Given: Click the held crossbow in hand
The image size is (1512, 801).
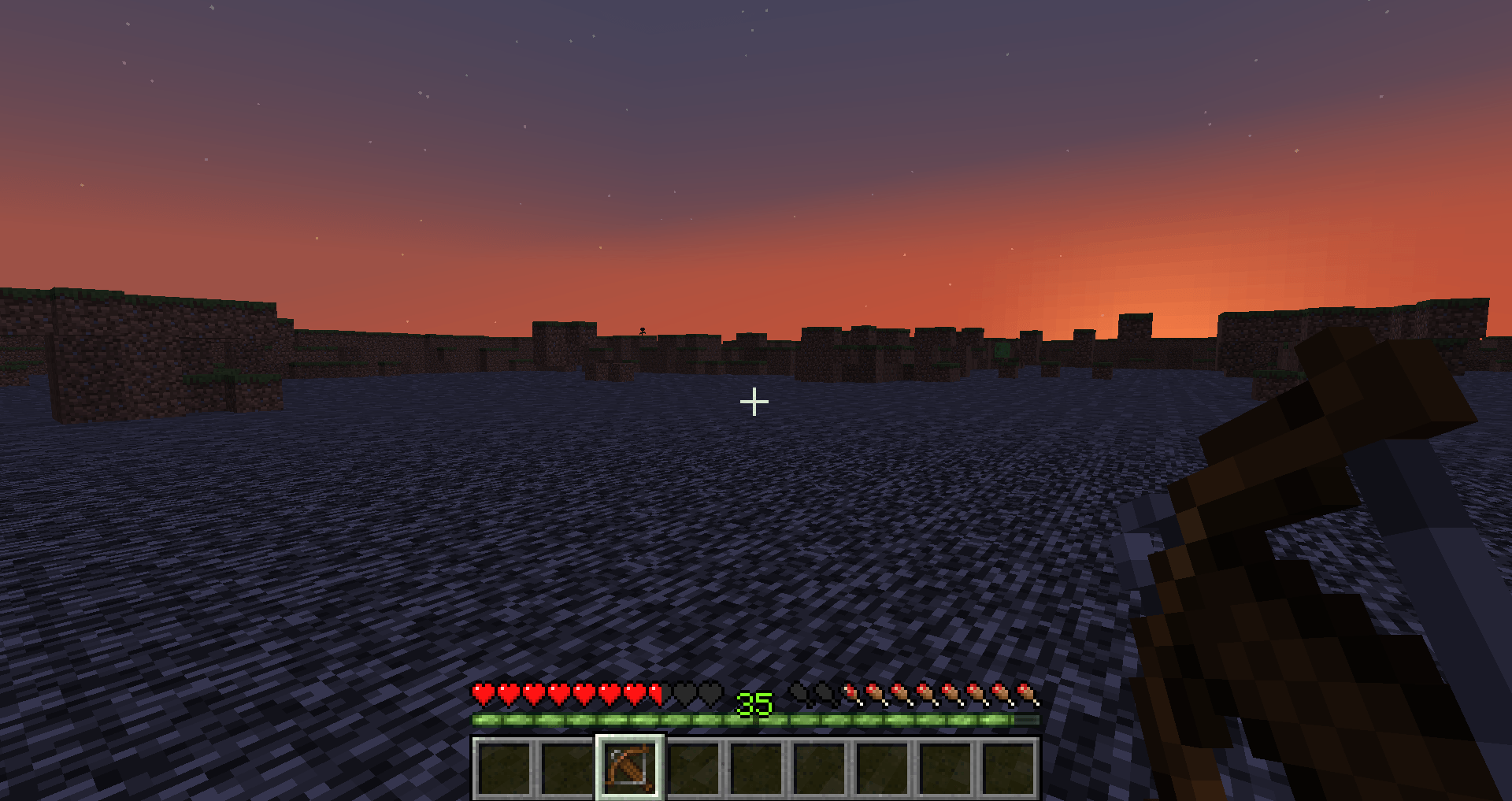Looking at the screenshot, I should coord(1299,551).
